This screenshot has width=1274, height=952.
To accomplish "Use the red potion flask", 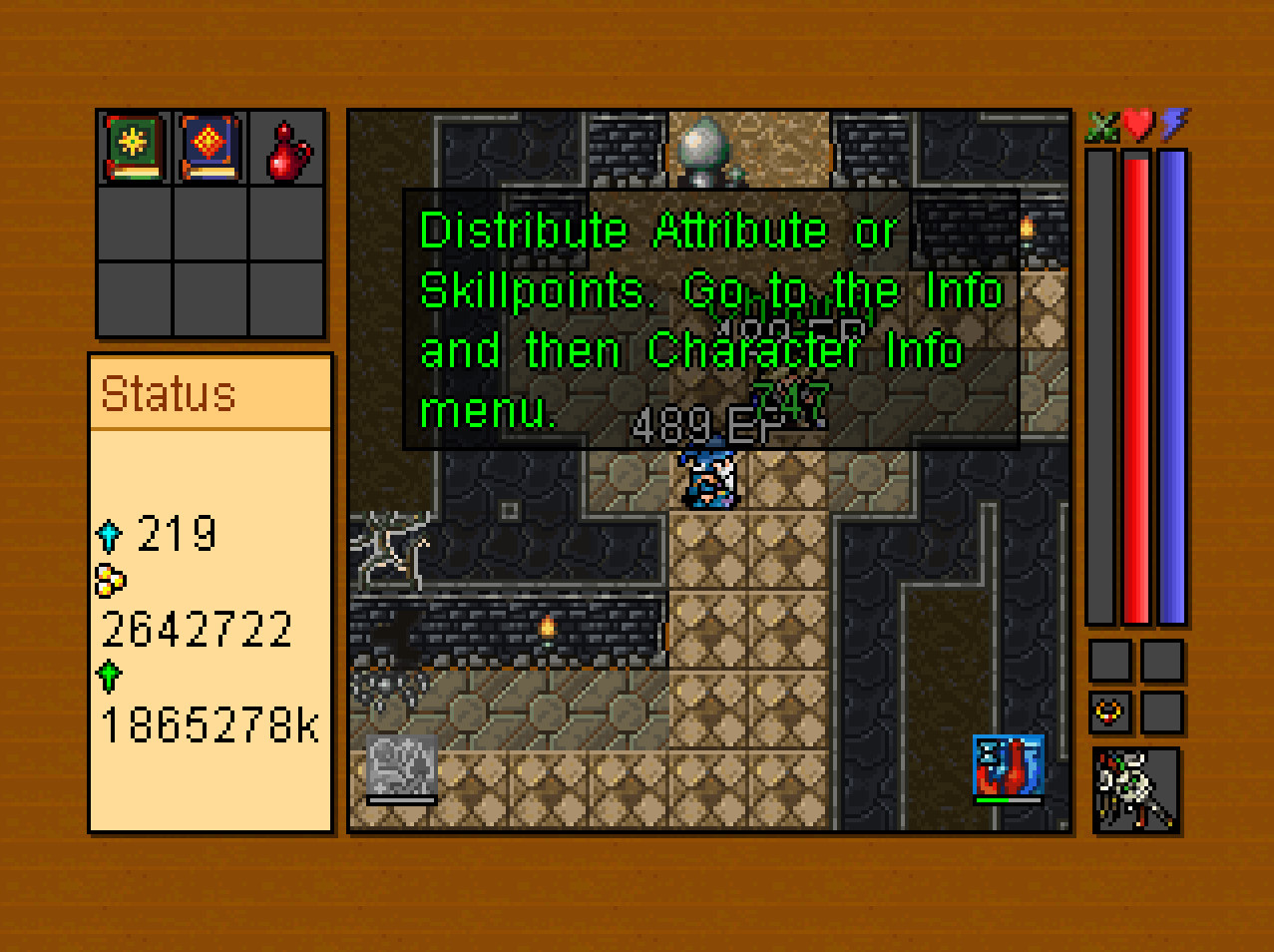I will tap(287, 152).
